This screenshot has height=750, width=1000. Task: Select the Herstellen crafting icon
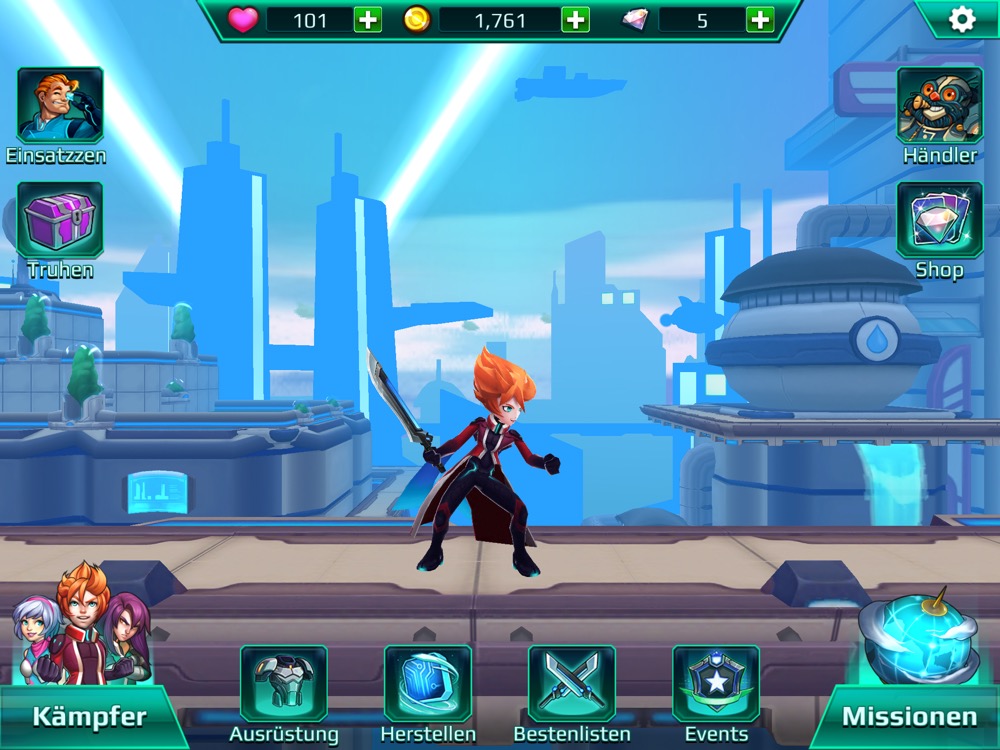click(427, 685)
